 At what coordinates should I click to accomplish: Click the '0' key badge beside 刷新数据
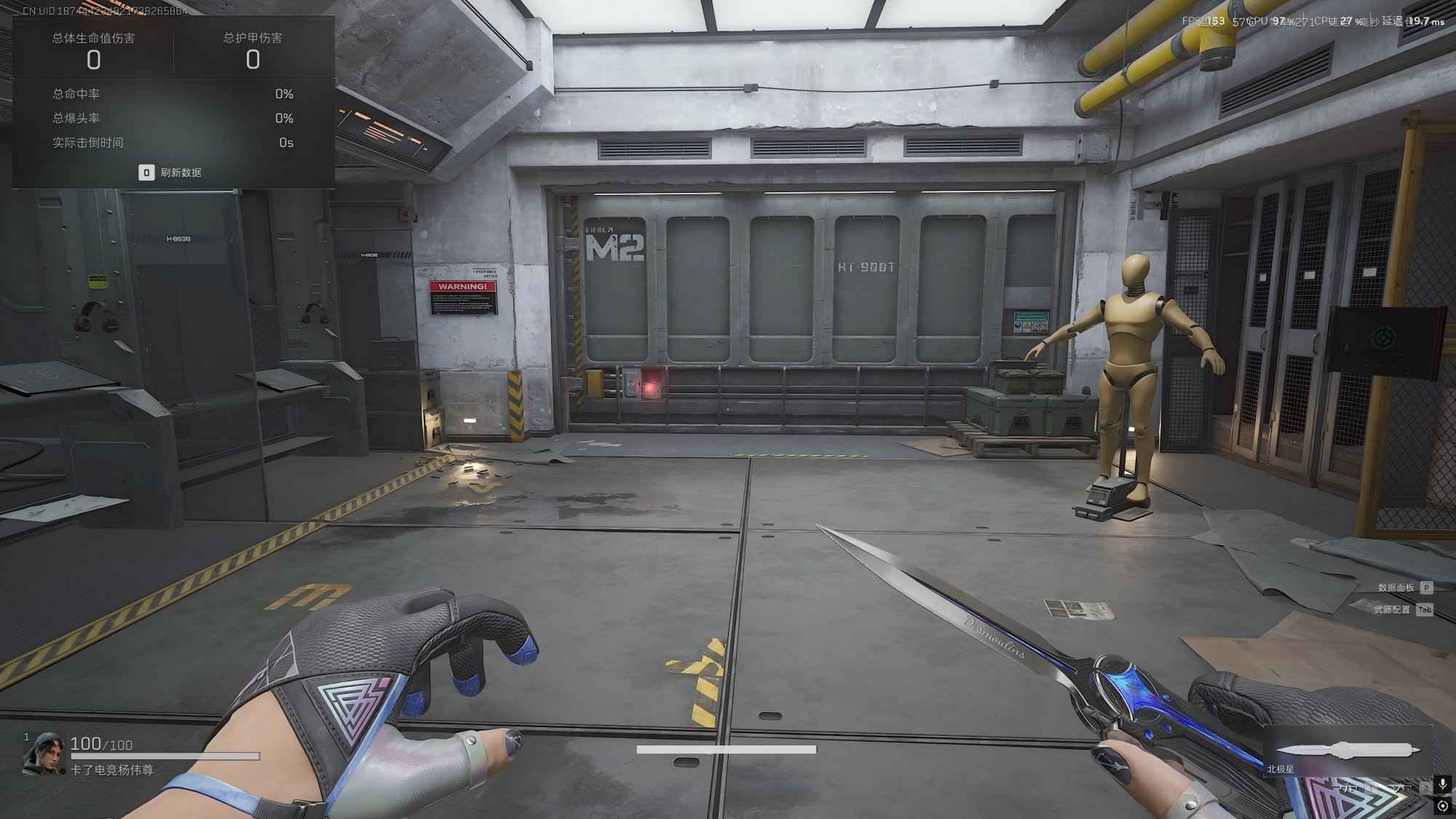146,173
